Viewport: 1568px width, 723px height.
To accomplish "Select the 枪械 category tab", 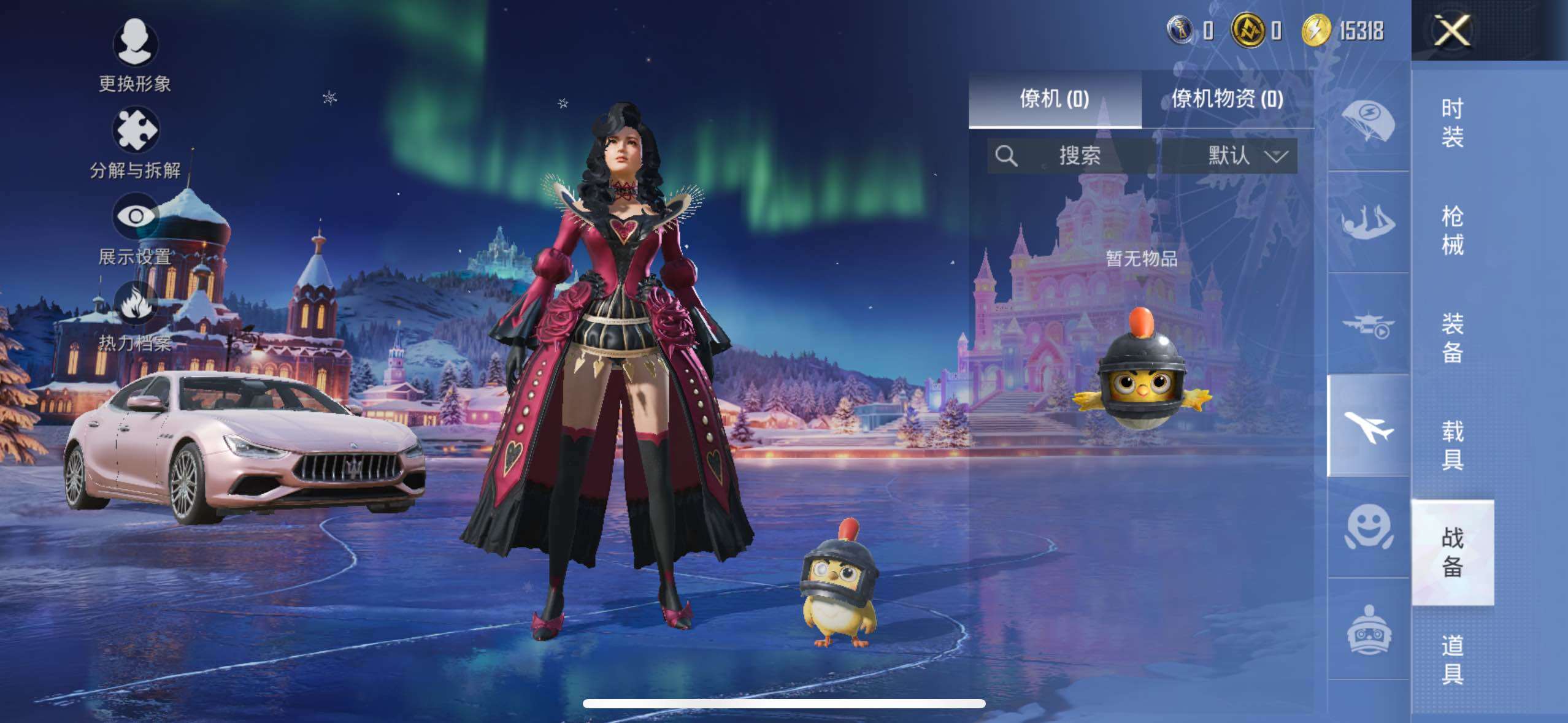I will pyautogui.click(x=1452, y=231).
